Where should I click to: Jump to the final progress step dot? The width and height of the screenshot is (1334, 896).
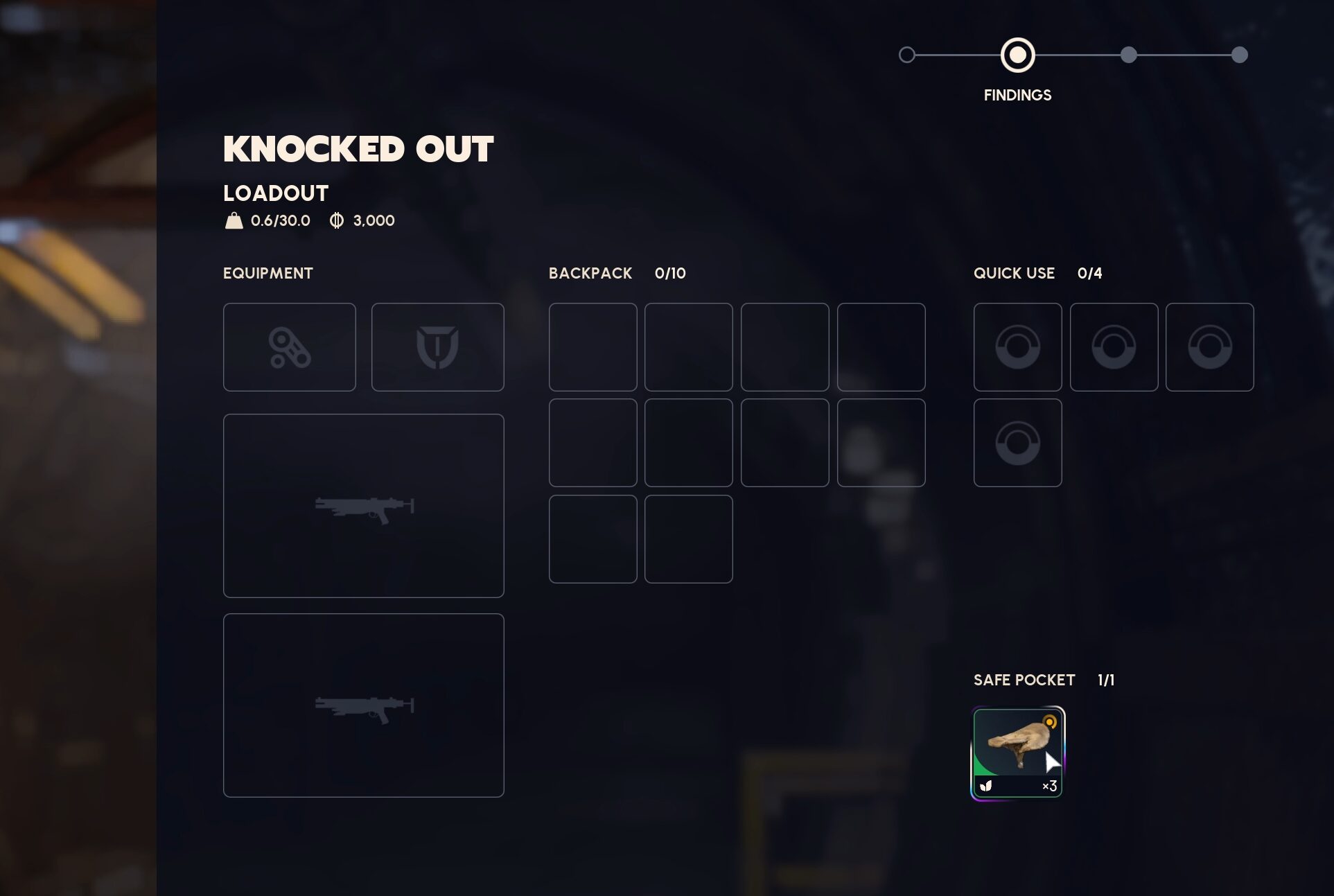click(1239, 55)
